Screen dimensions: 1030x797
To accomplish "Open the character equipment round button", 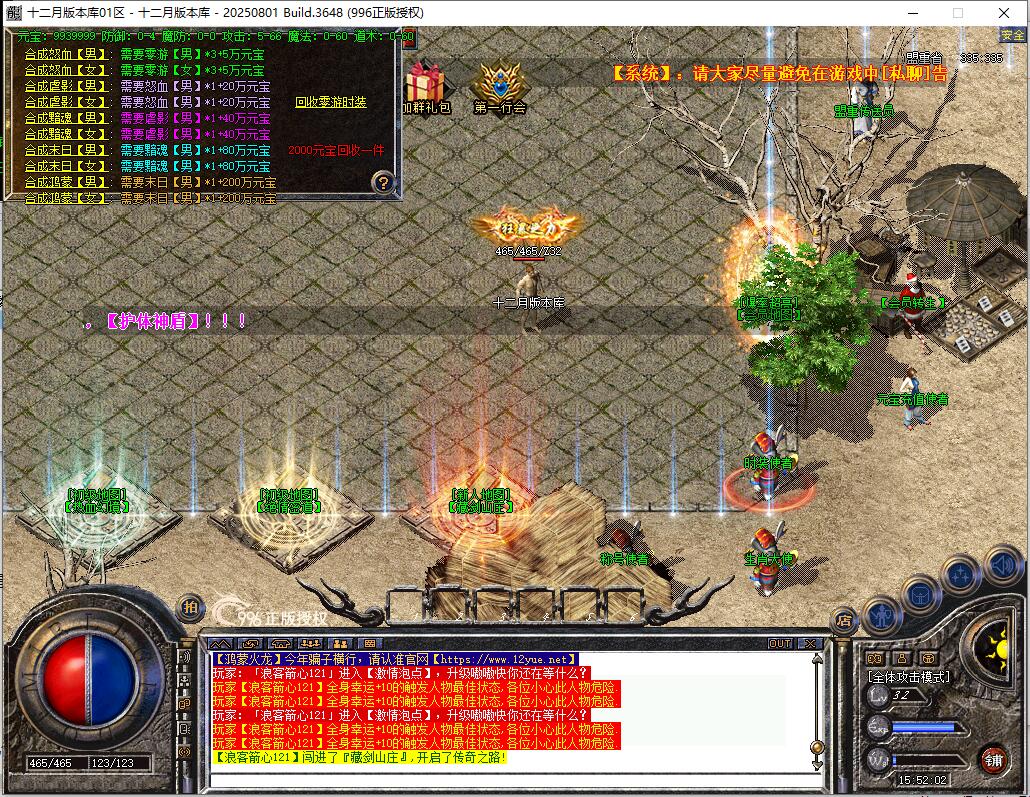I will 883,614.
